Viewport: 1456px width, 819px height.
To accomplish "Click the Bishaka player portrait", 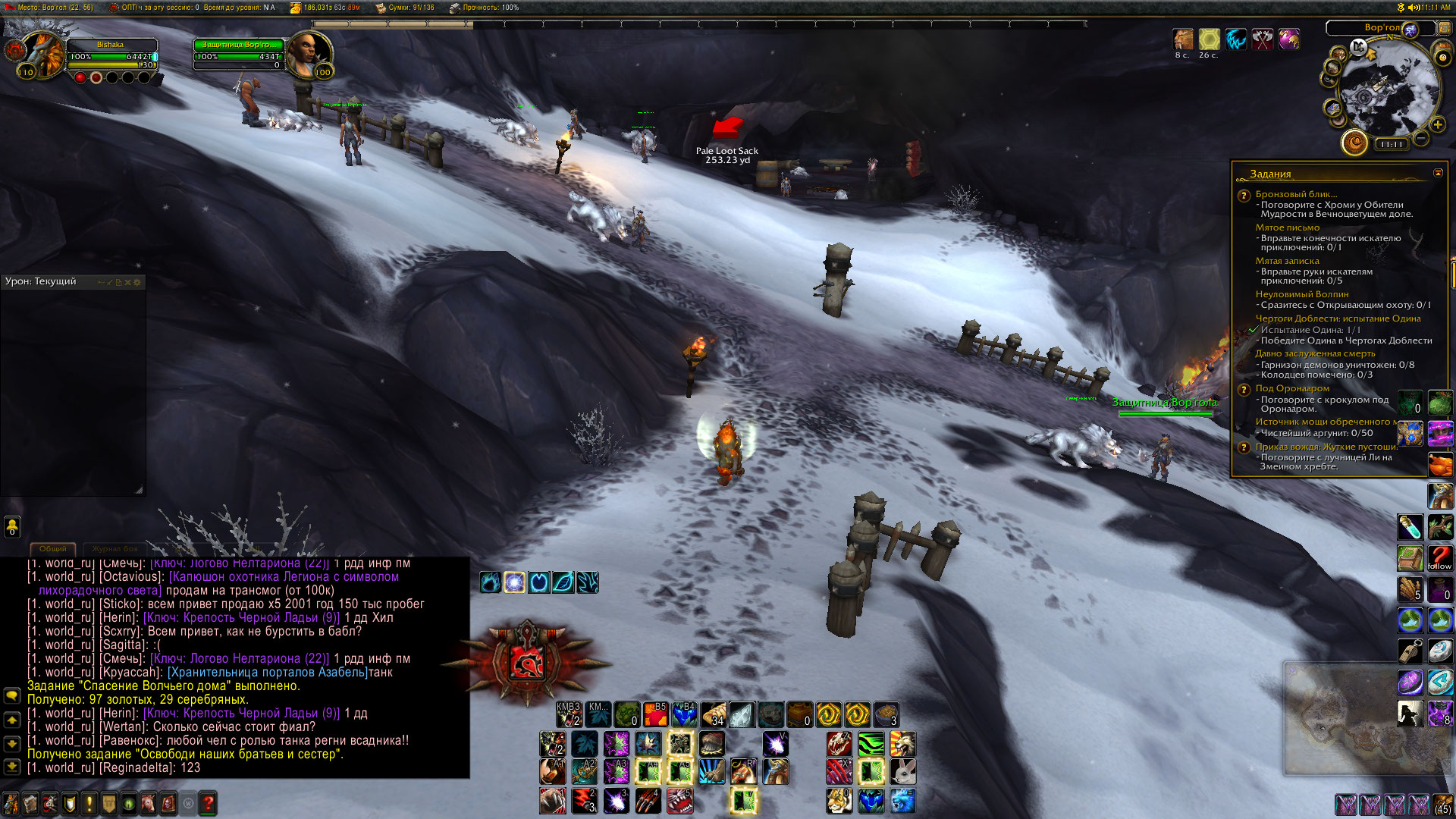I will 41,55.
